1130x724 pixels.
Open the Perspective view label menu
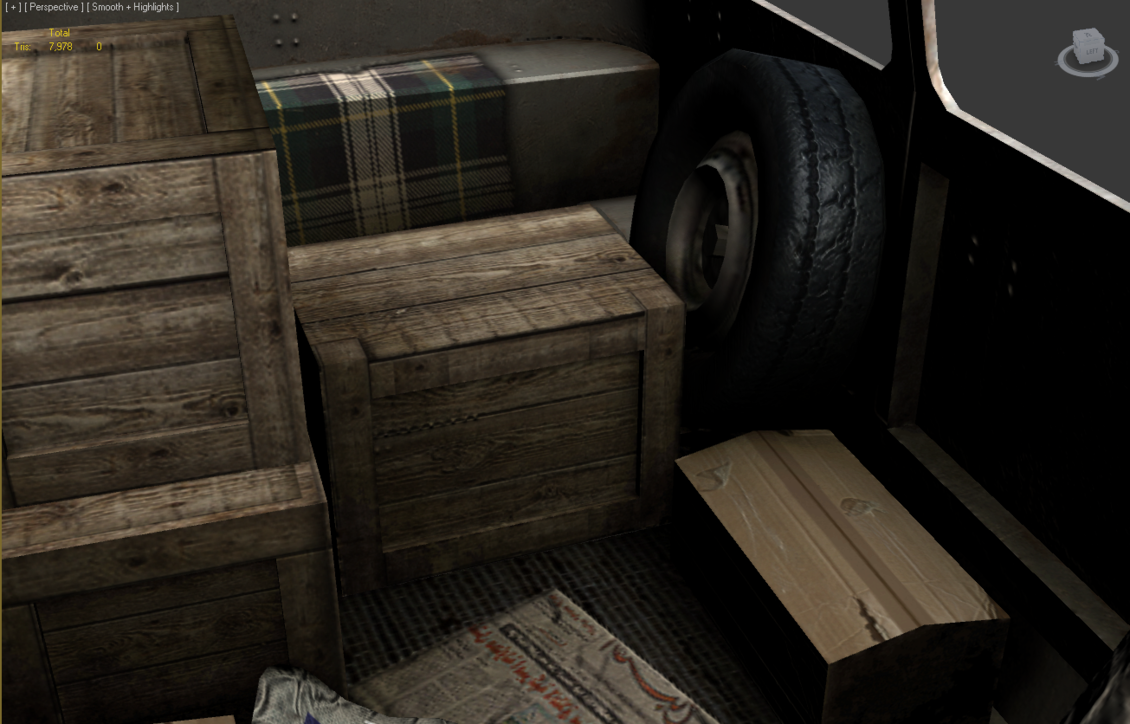tap(54, 7)
